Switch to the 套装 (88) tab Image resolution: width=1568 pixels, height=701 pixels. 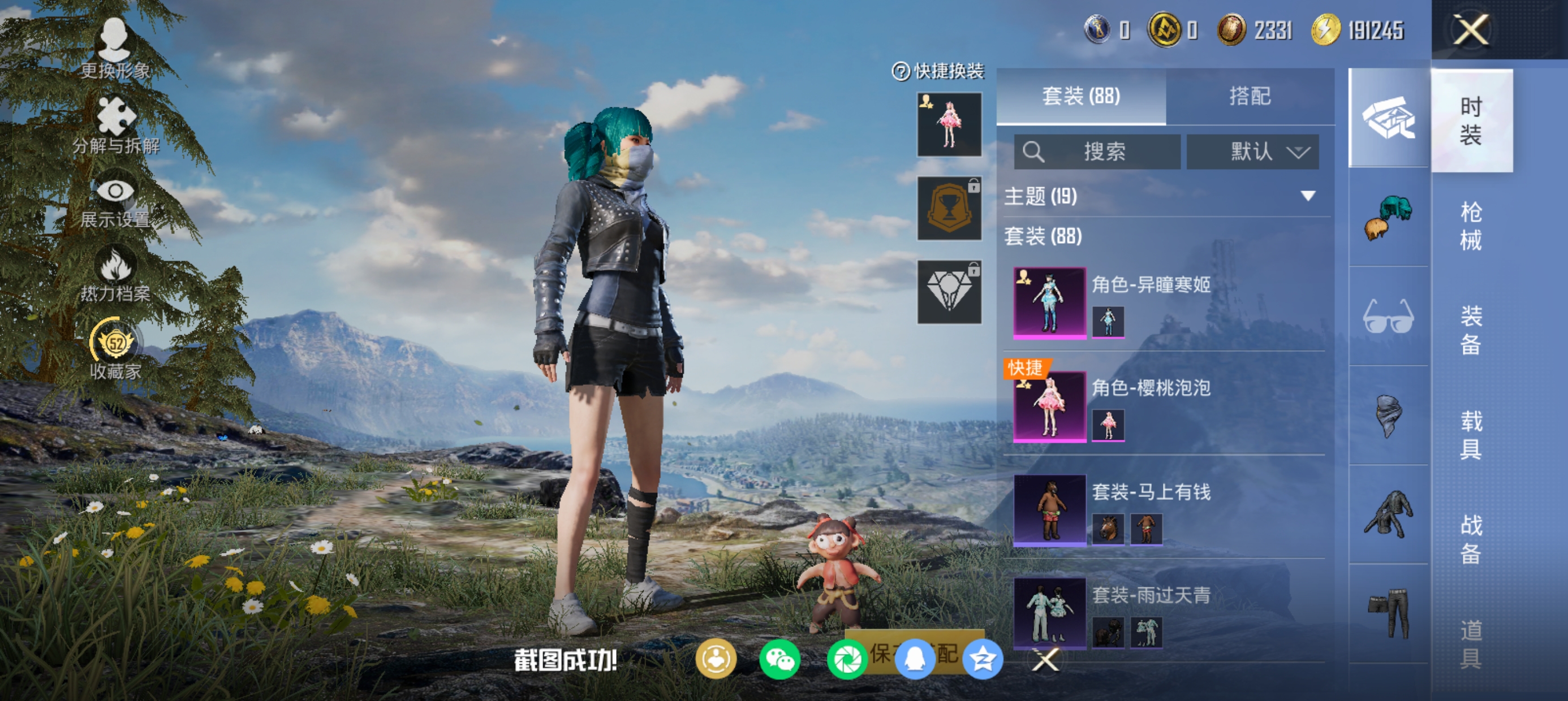[x=1081, y=96]
